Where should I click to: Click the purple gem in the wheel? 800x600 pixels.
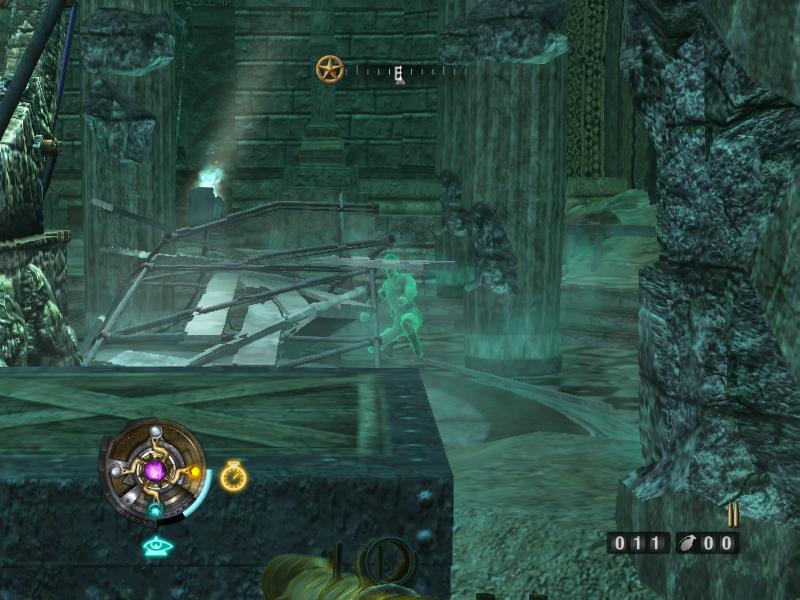coord(155,470)
